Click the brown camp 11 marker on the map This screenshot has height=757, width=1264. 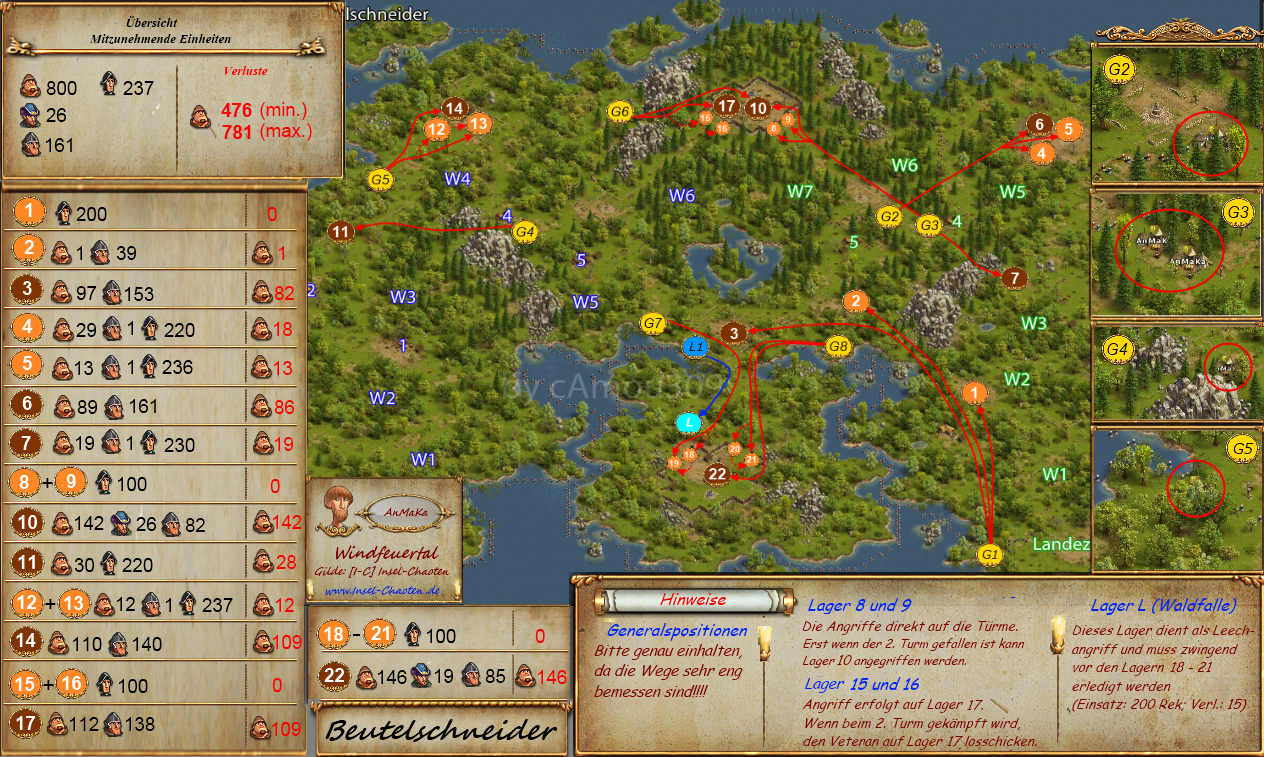click(341, 232)
